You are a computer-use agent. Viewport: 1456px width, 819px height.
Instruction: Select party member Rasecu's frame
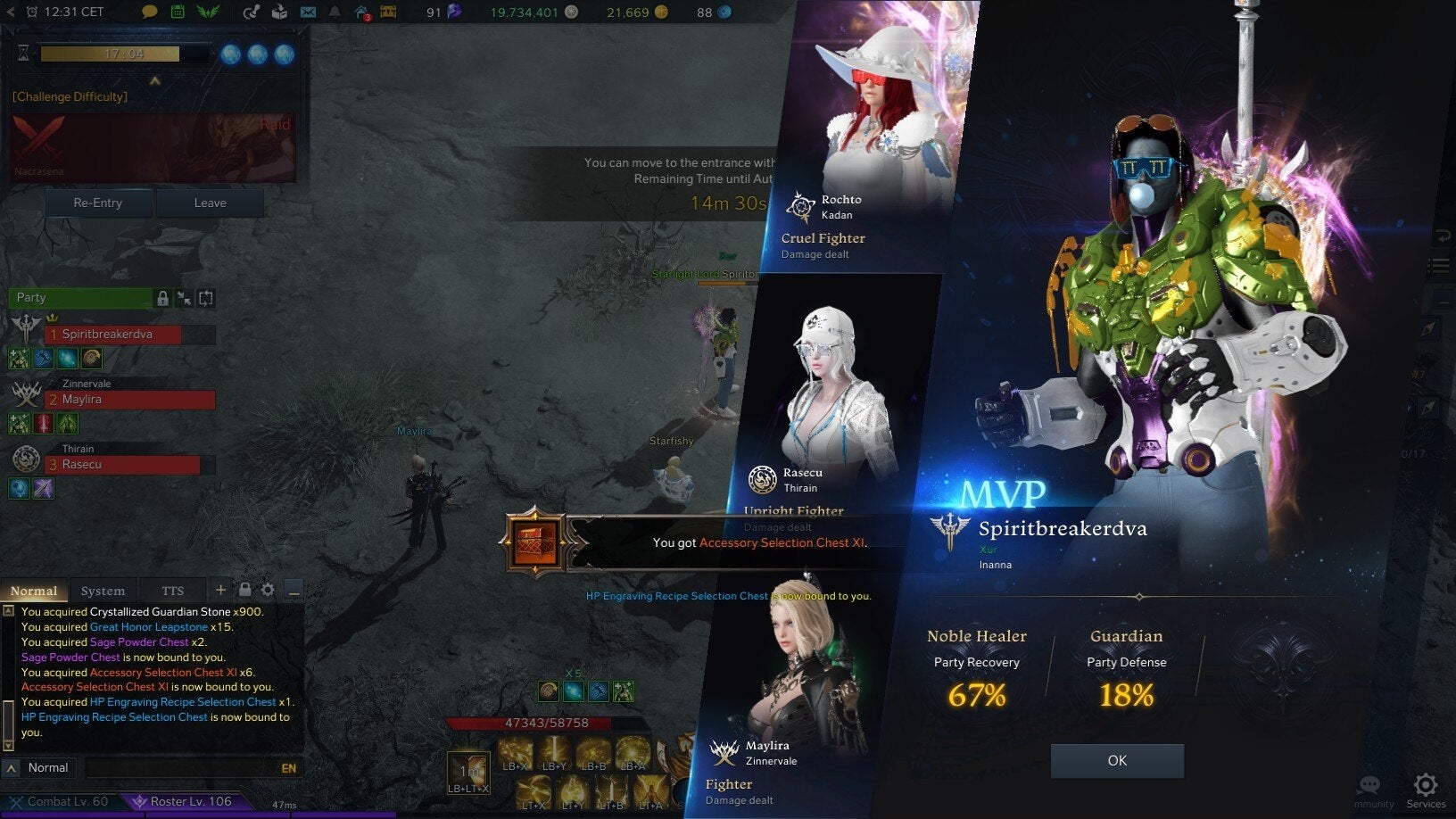(123, 465)
